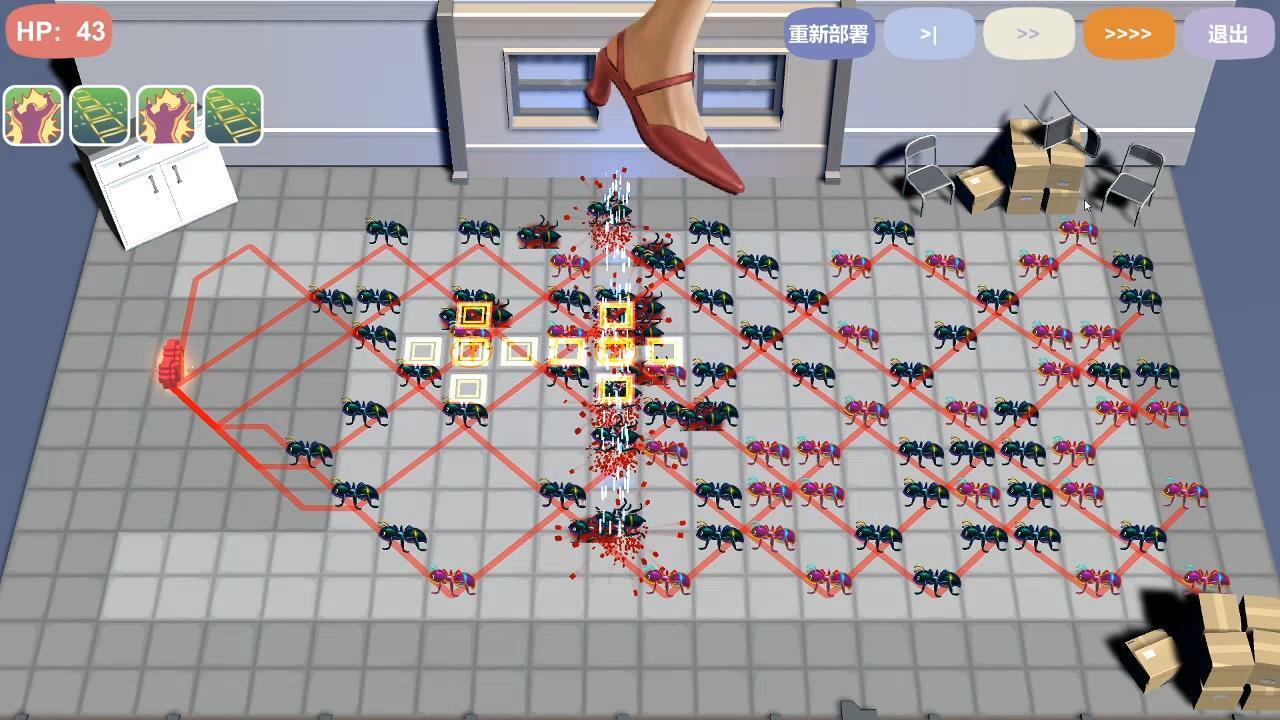Select the glowing gold turret in the center
1280x720 pixels.
(614, 350)
